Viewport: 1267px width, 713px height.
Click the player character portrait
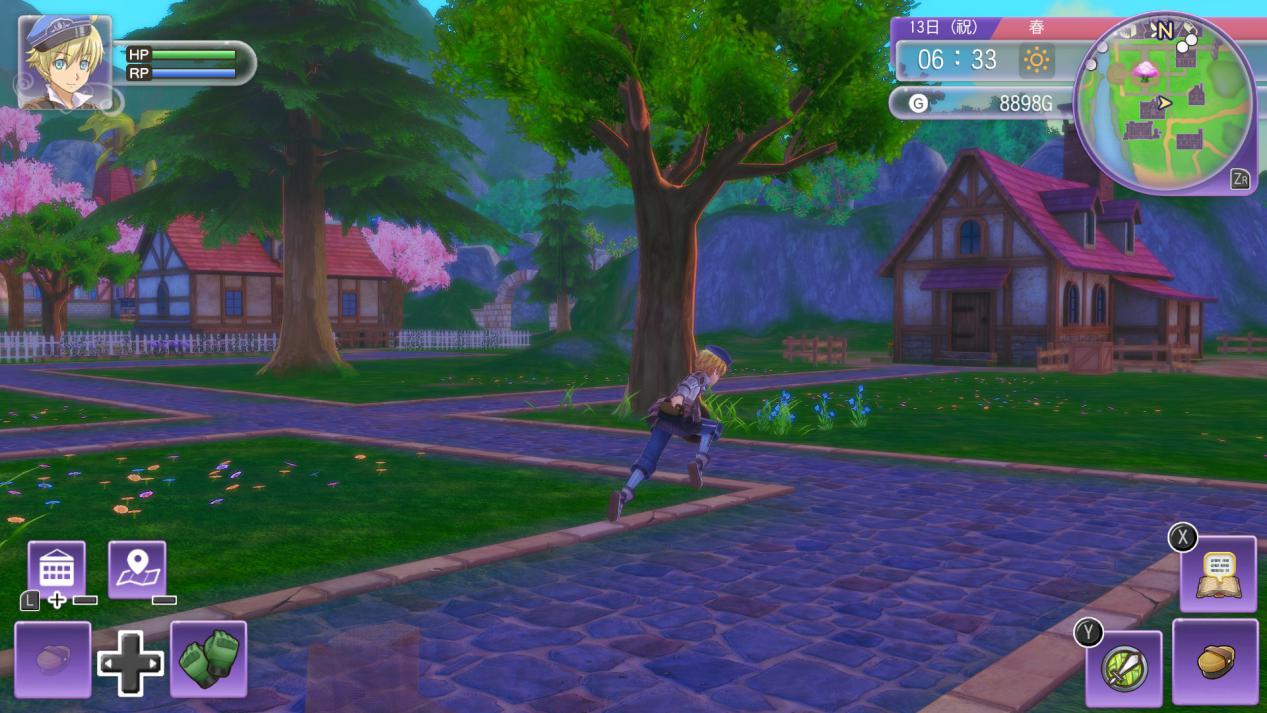pyautogui.click(x=64, y=62)
